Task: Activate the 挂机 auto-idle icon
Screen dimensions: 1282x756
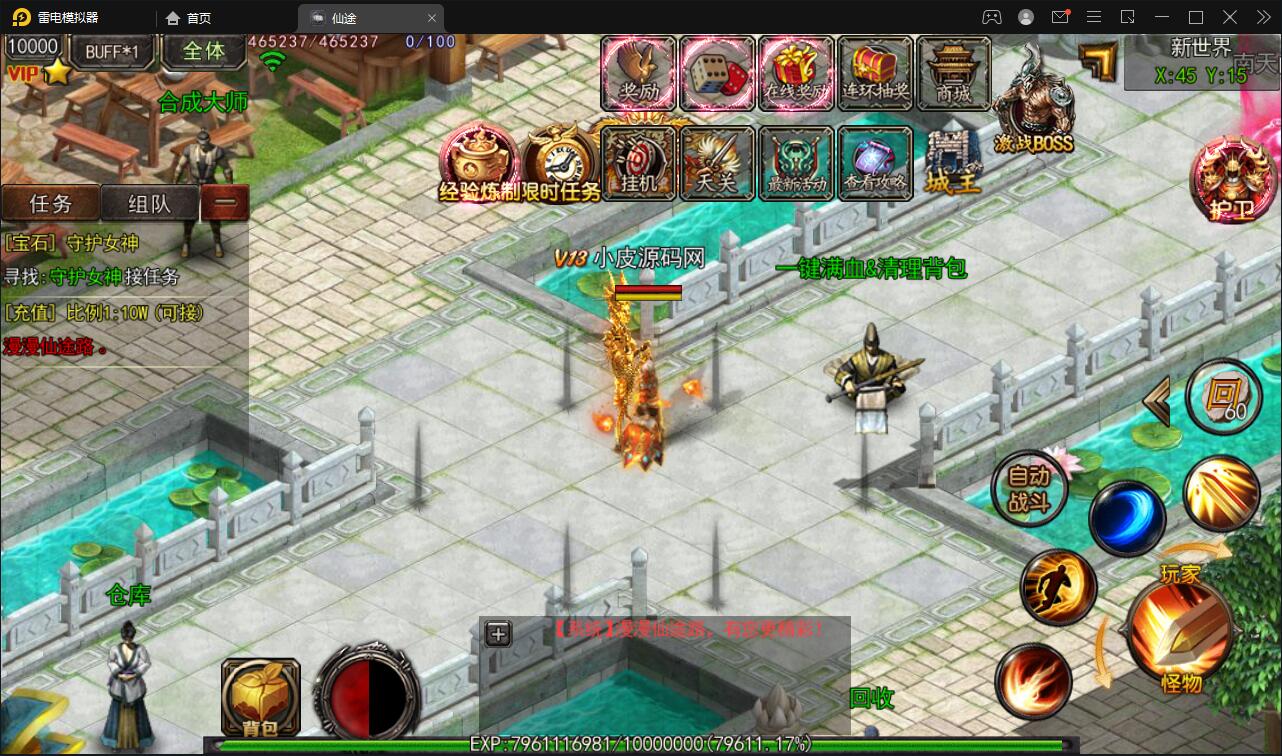Action: (x=639, y=163)
